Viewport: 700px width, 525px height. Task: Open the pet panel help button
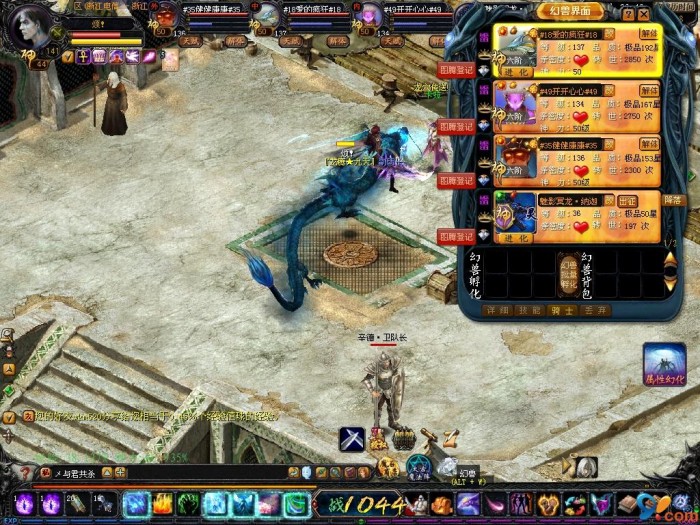click(x=628, y=15)
